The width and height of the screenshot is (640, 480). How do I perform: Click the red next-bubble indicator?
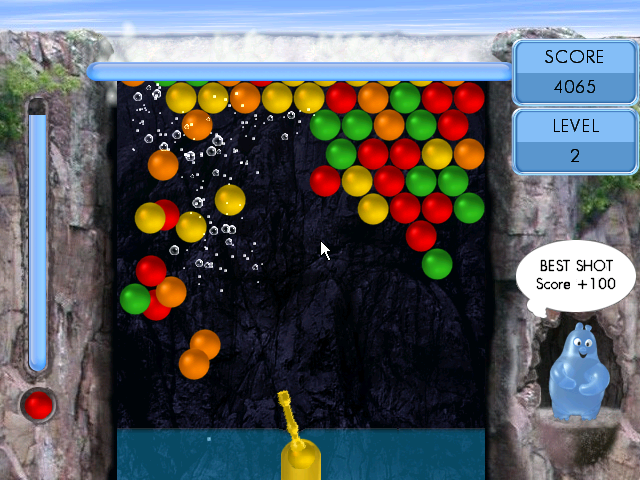point(39,405)
